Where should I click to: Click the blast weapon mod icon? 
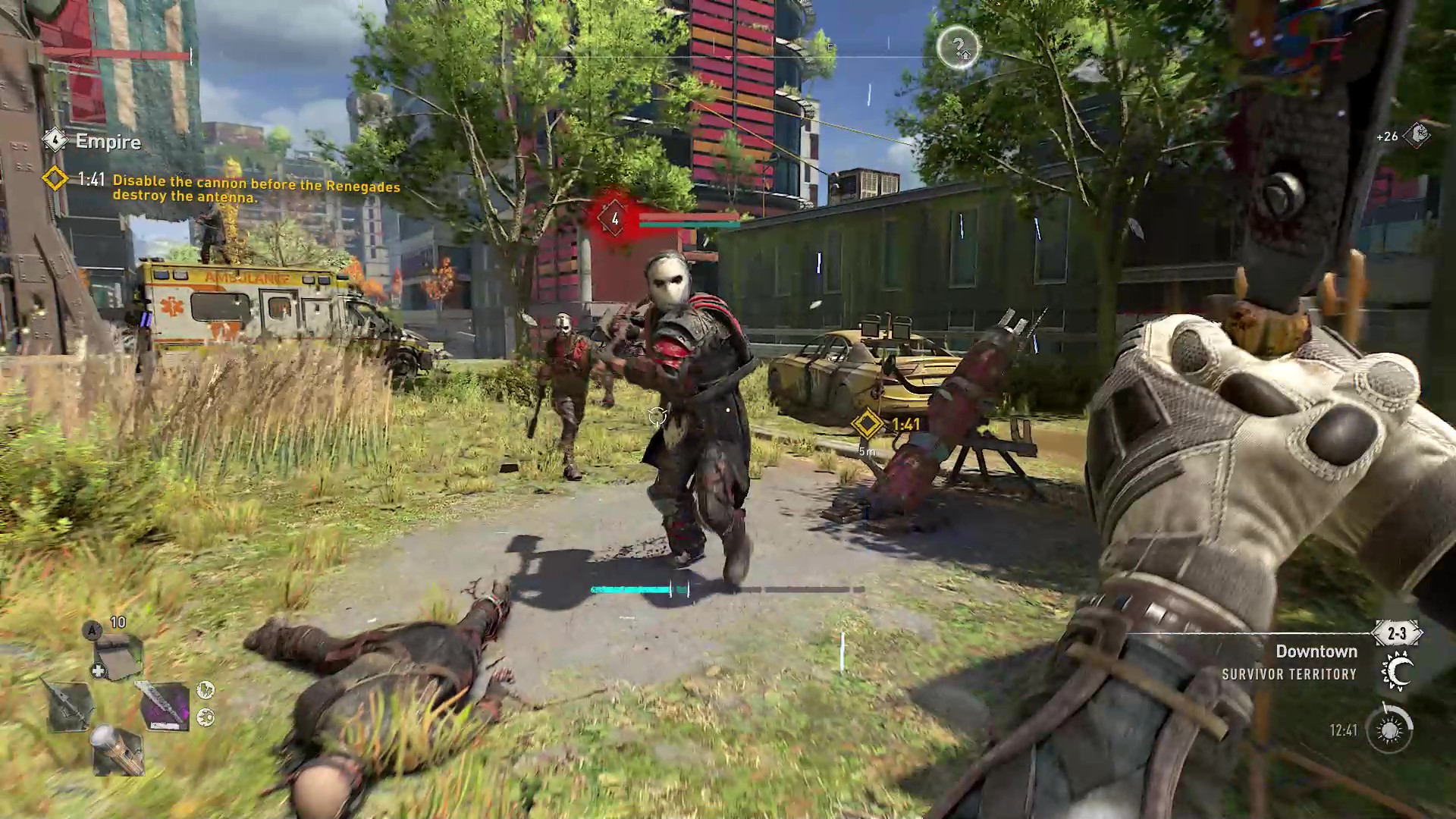coord(206,717)
